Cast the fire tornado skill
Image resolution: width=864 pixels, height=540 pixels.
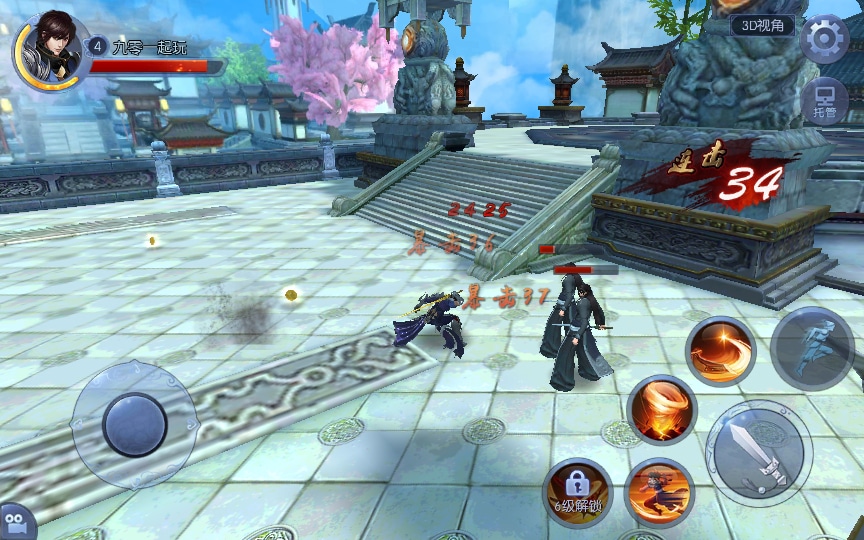pyautogui.click(x=661, y=409)
